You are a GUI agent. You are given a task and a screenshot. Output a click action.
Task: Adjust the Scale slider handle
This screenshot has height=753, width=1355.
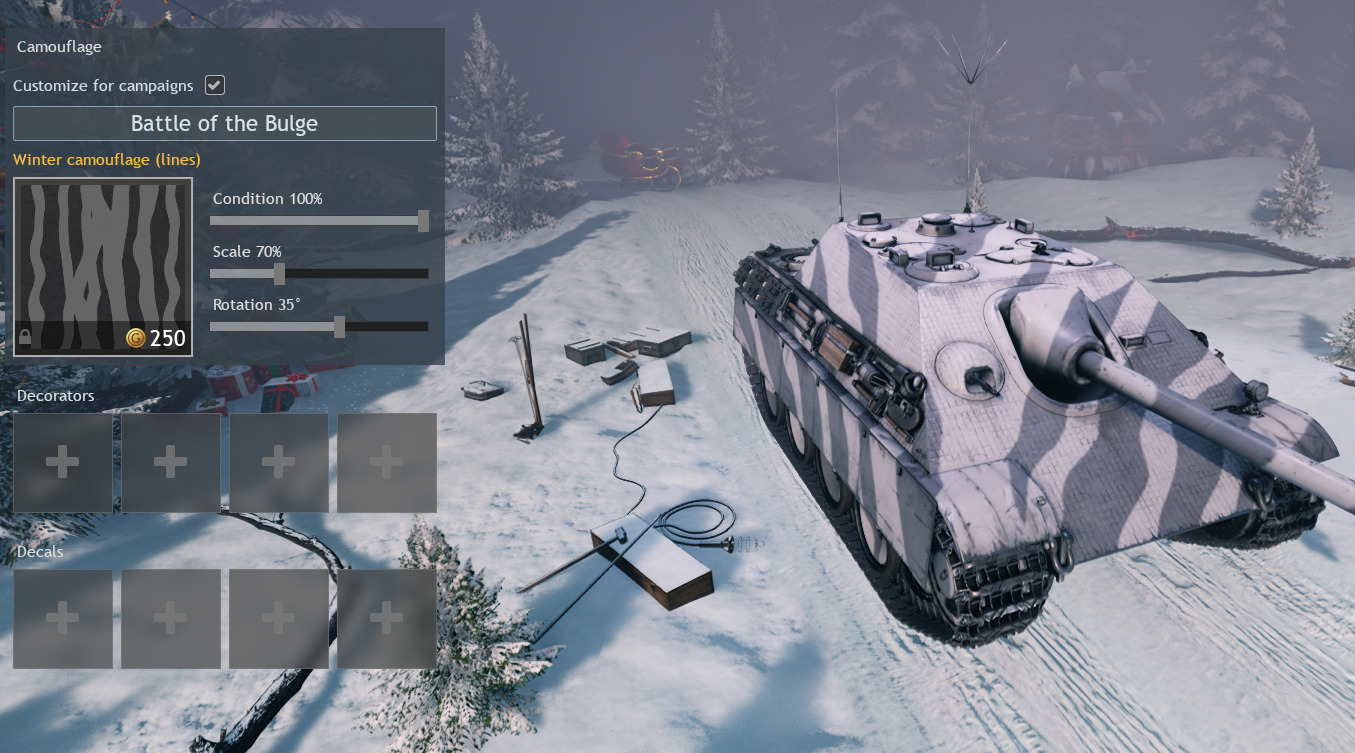[x=279, y=274]
